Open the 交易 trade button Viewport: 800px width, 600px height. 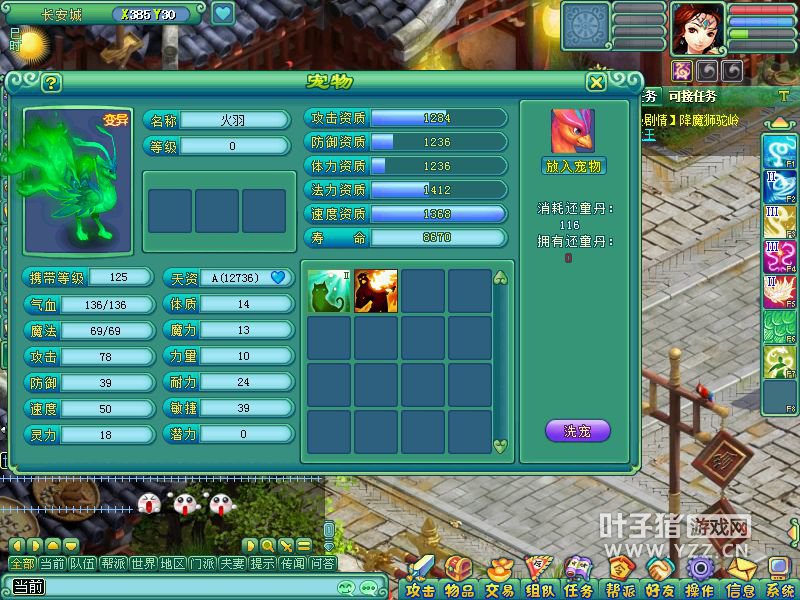point(499,579)
